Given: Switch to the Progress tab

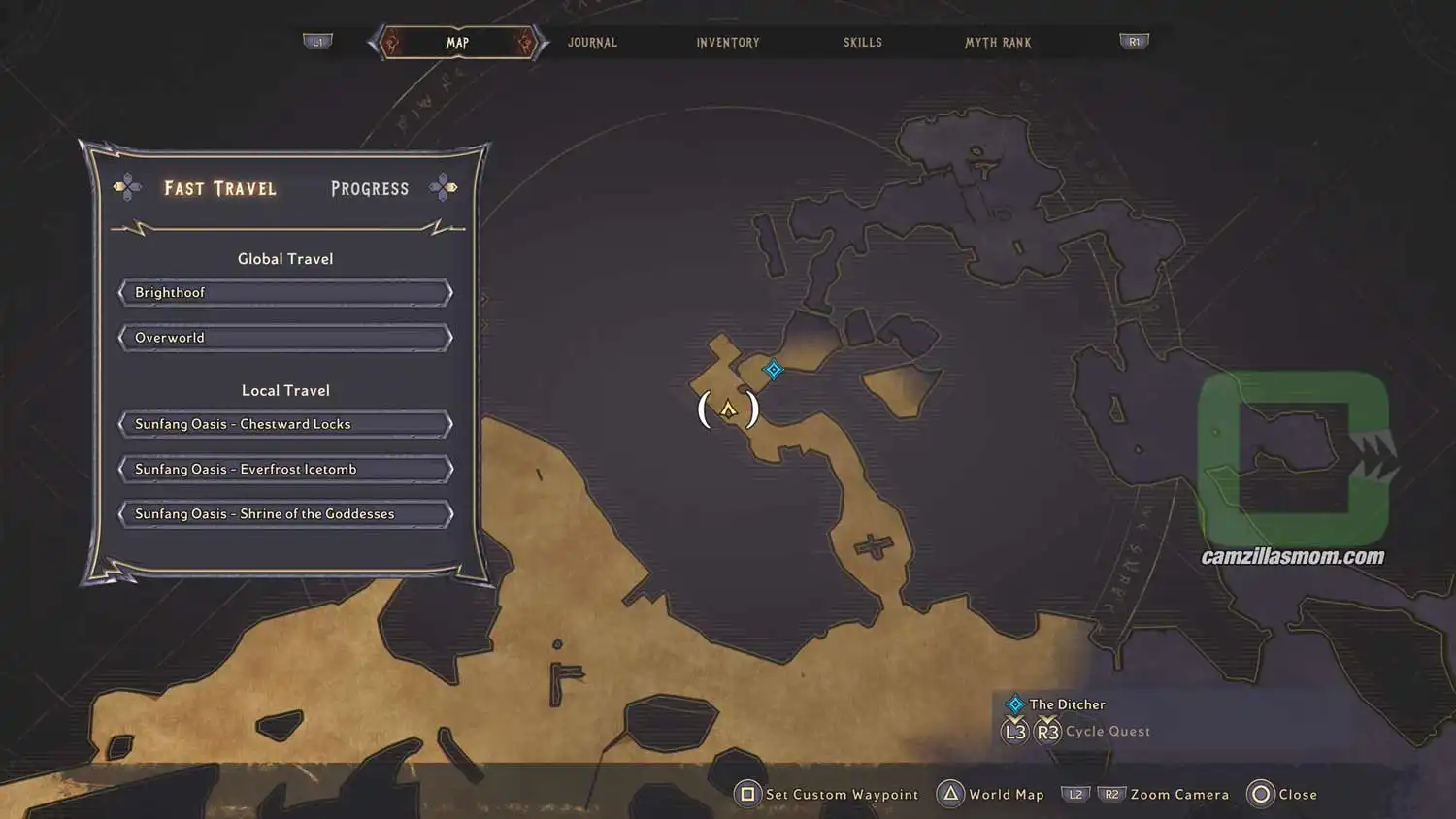Looking at the screenshot, I should tap(369, 188).
